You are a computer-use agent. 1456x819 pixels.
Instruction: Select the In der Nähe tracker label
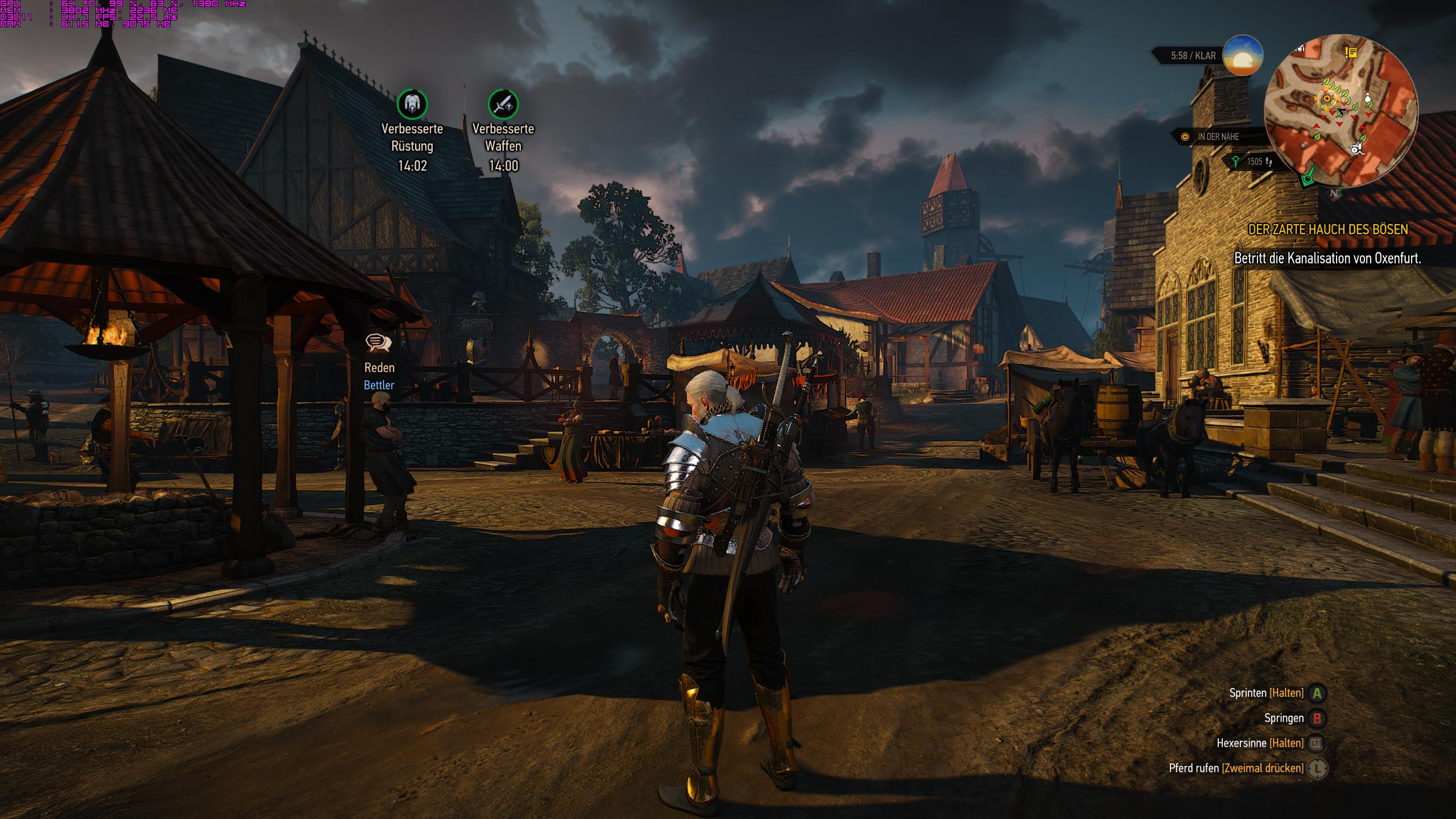tap(1218, 137)
